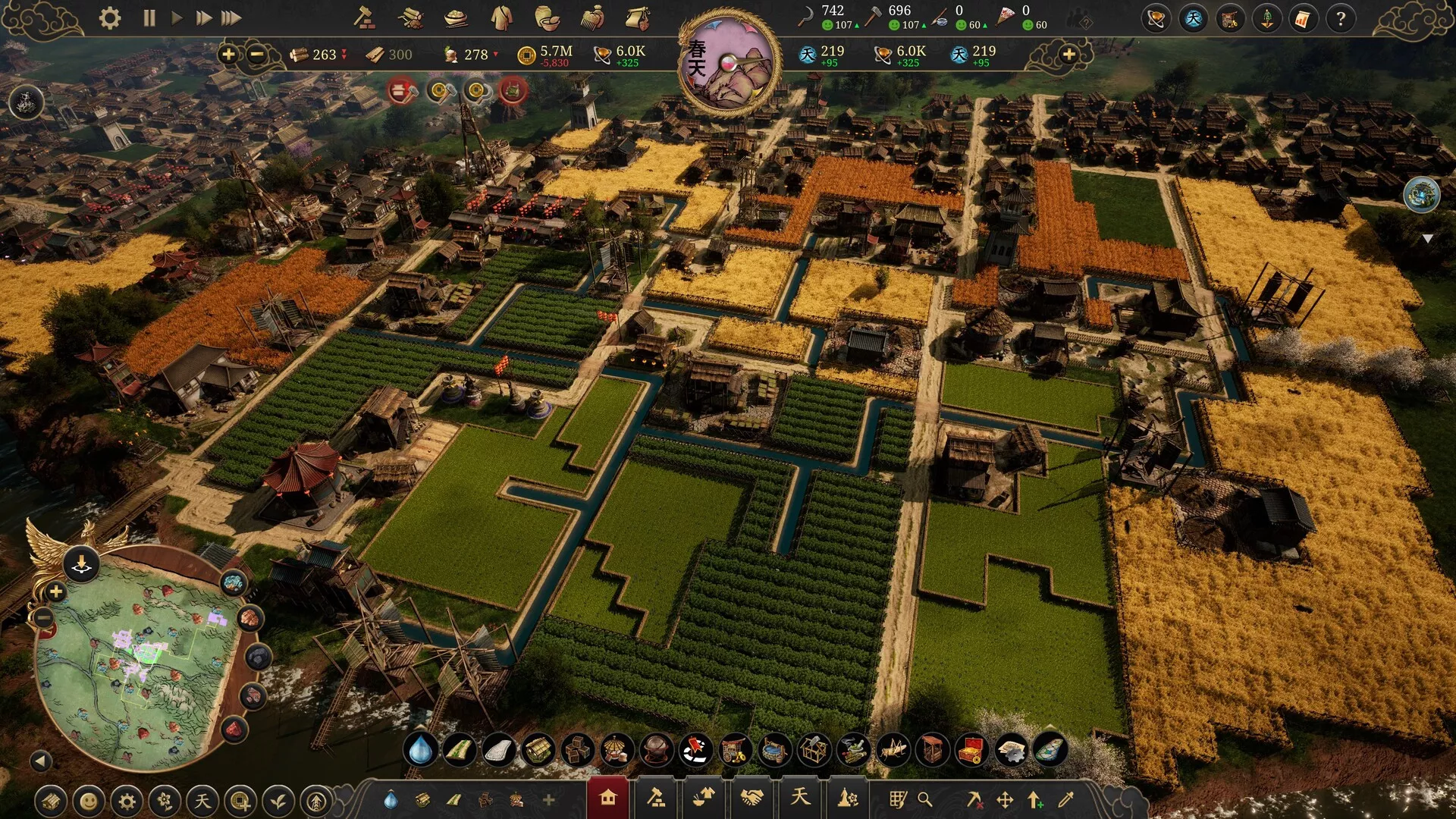Toggle the red gem resource map filter
The image size is (1456, 819).
[x=234, y=730]
